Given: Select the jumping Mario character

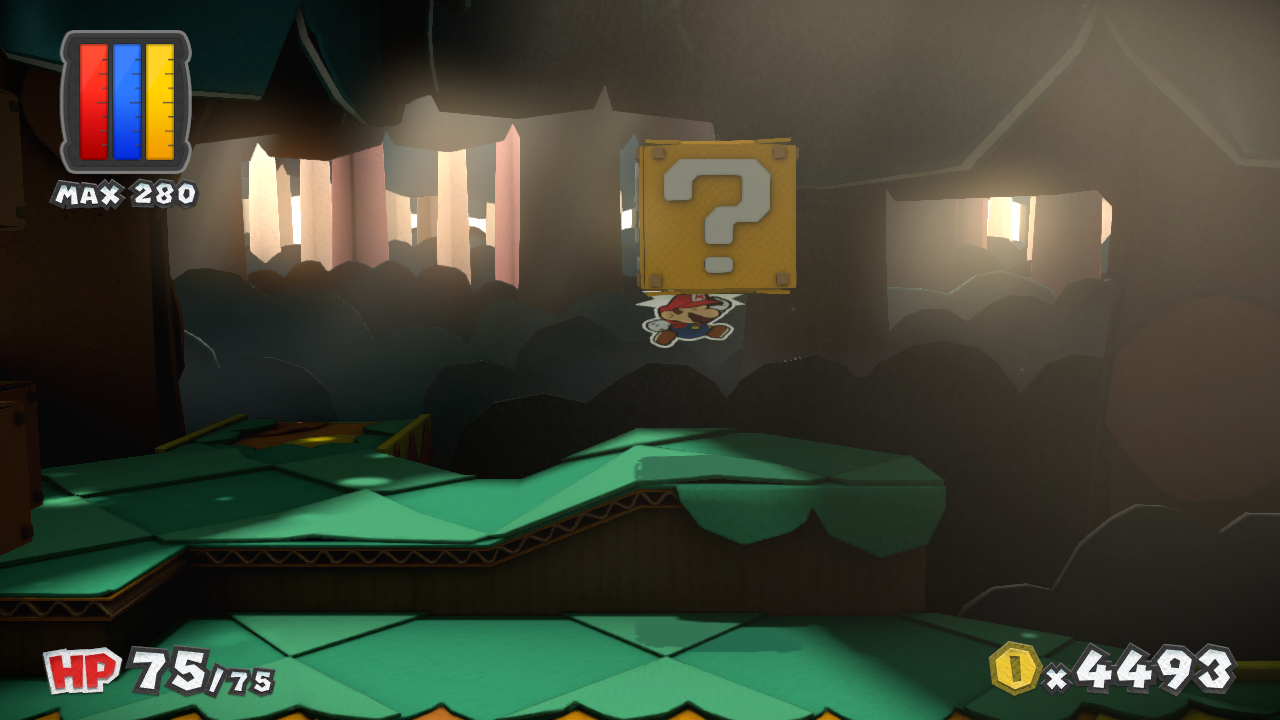Looking at the screenshot, I should tap(691, 318).
